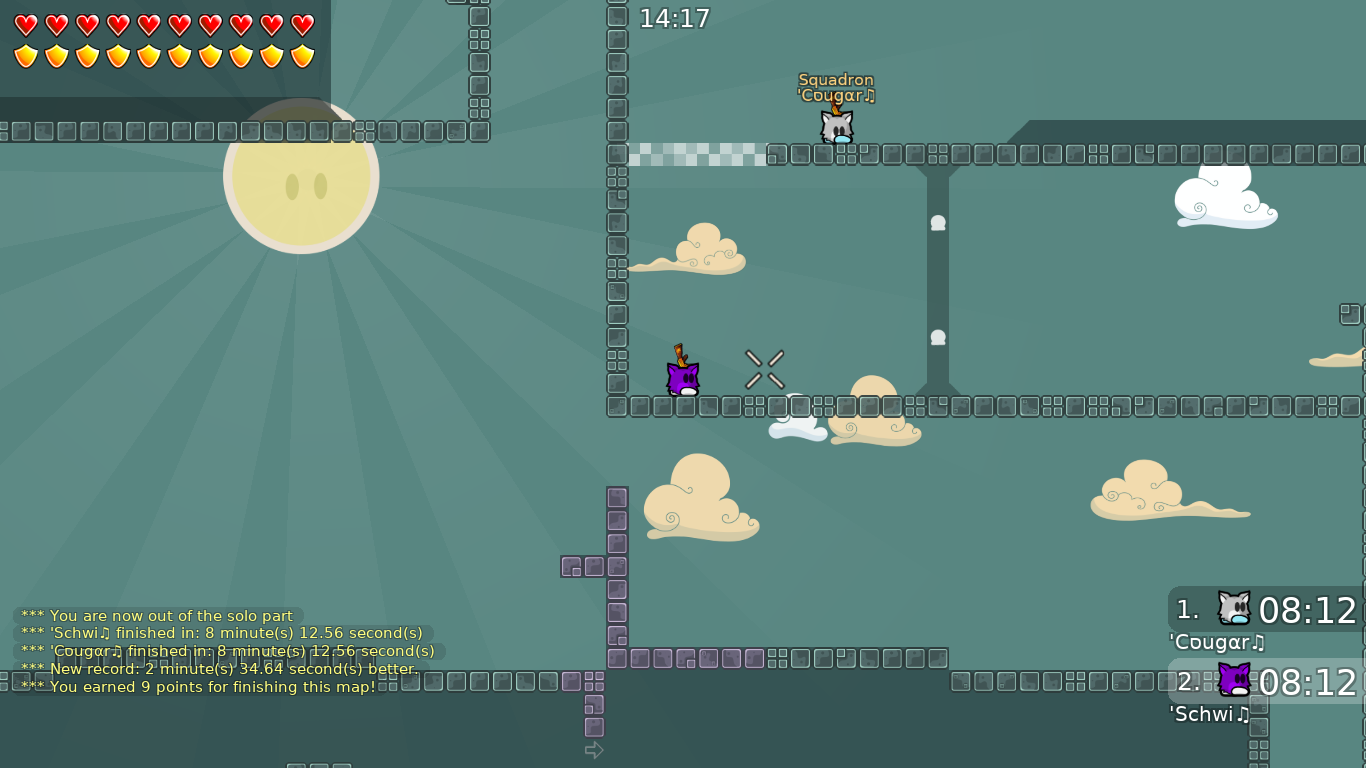This screenshot has height=768, width=1366.
Task: Click the white heart pickup on the upper wall
Action: click(x=937, y=222)
